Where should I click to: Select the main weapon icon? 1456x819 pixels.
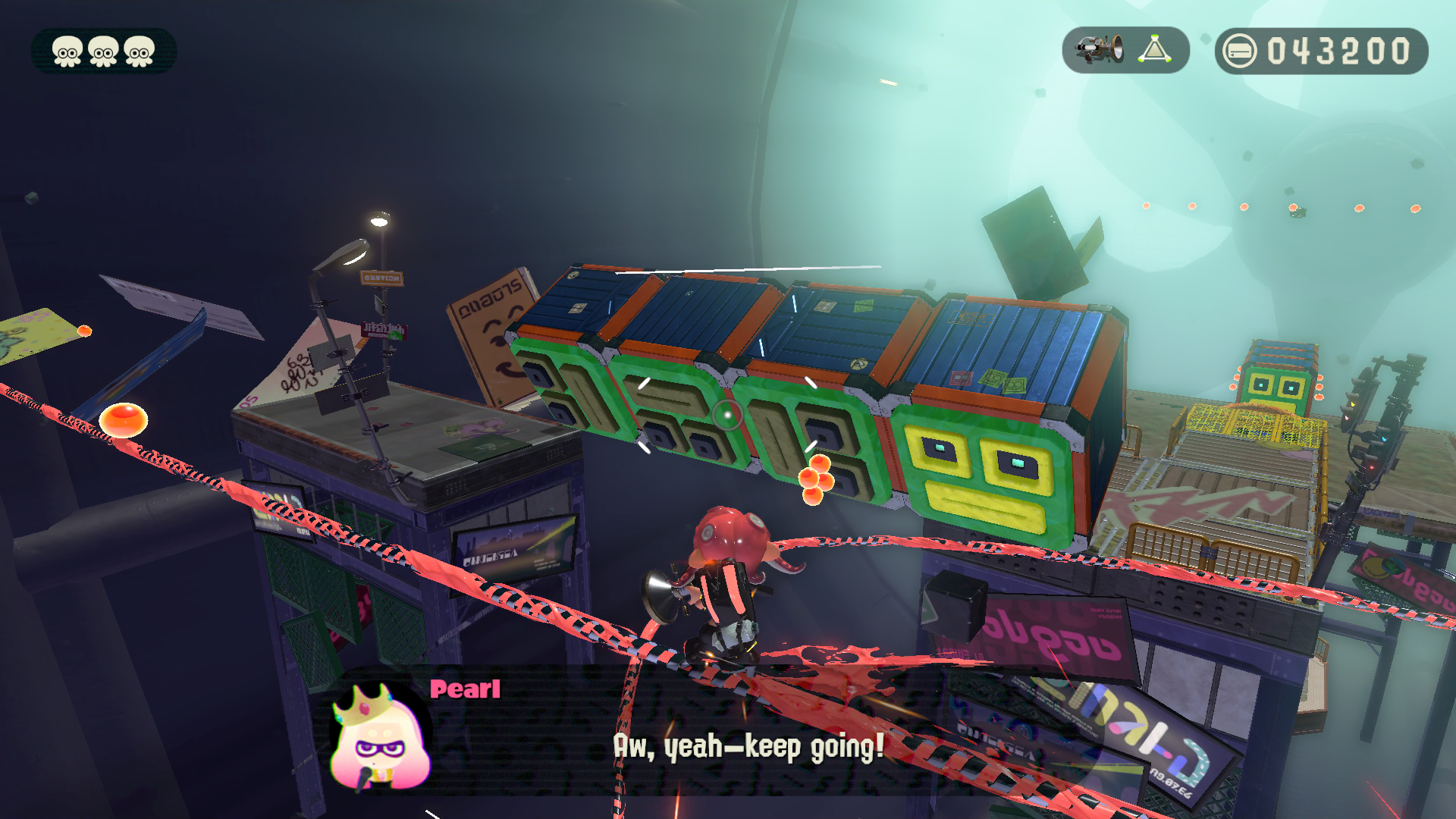click(x=1100, y=50)
